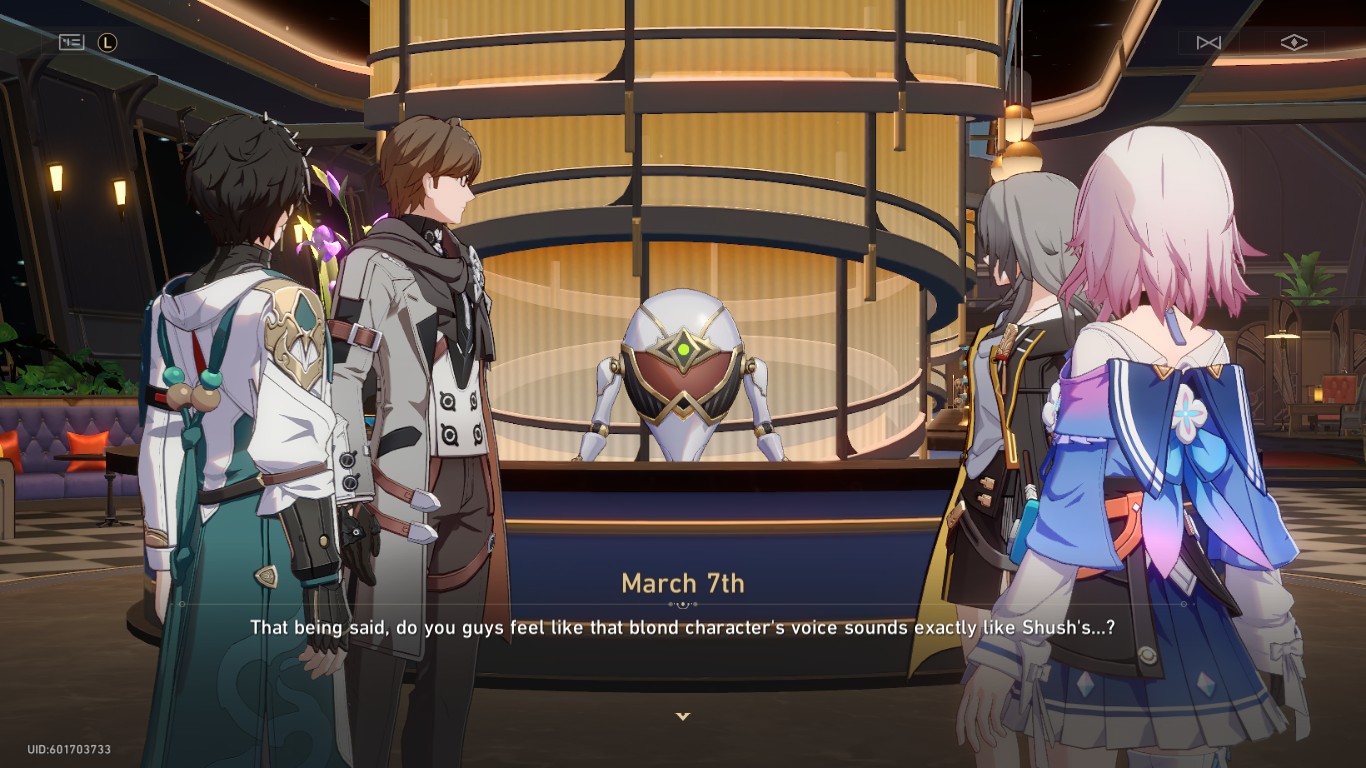The height and width of the screenshot is (768, 1366).
Task: Open the dialogue log icon
Action: pos(72,42)
